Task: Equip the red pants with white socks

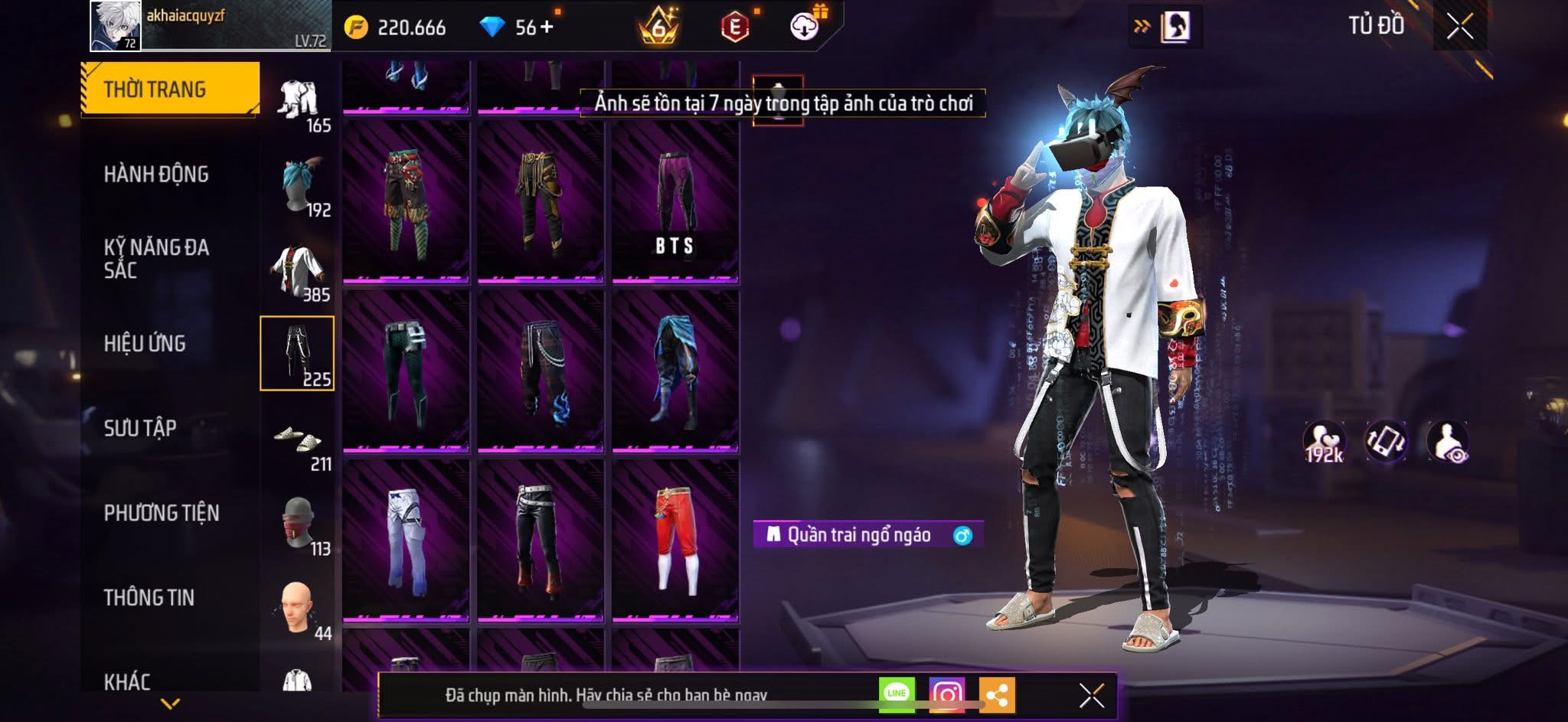Action: click(675, 540)
